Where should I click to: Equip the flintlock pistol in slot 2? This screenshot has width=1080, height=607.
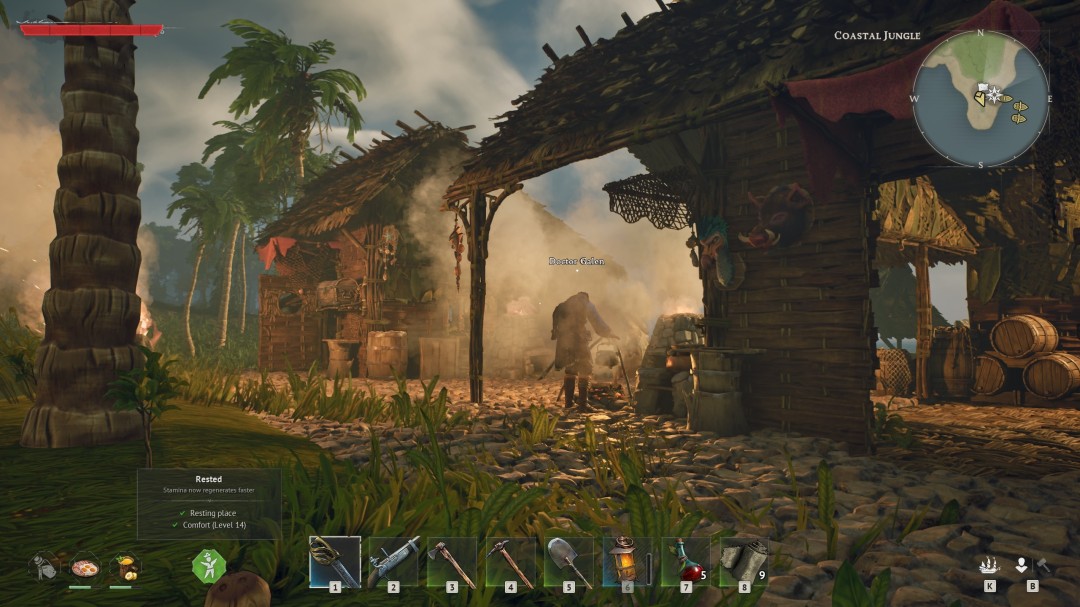click(x=393, y=562)
